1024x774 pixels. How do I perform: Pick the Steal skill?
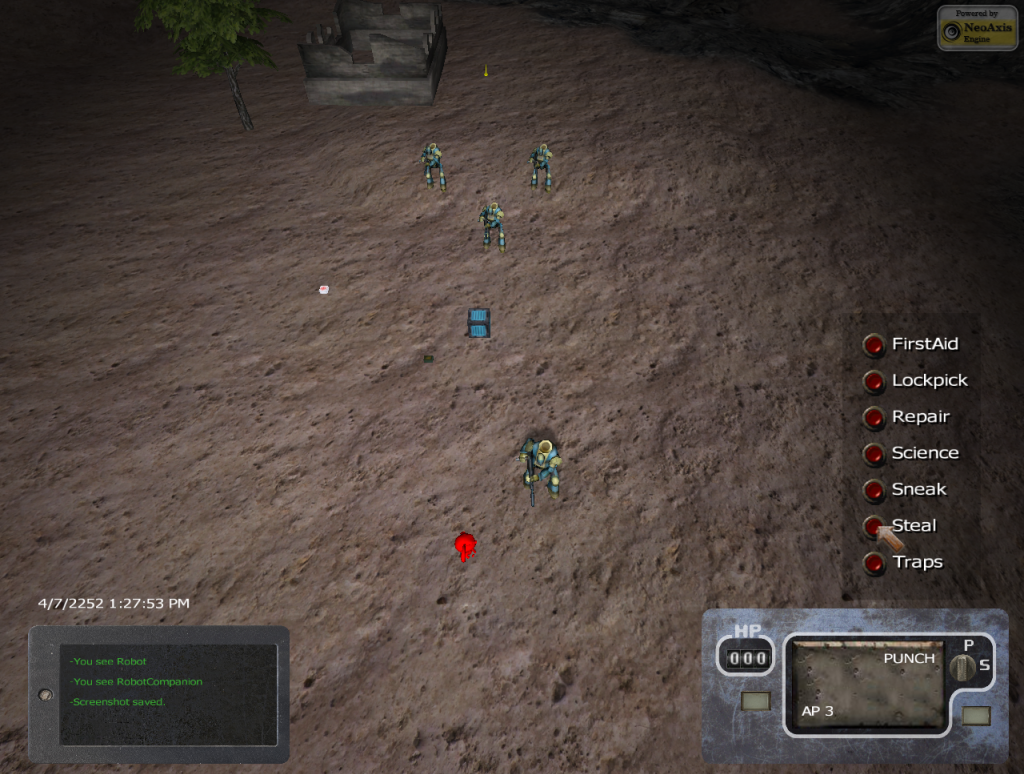[x=874, y=526]
